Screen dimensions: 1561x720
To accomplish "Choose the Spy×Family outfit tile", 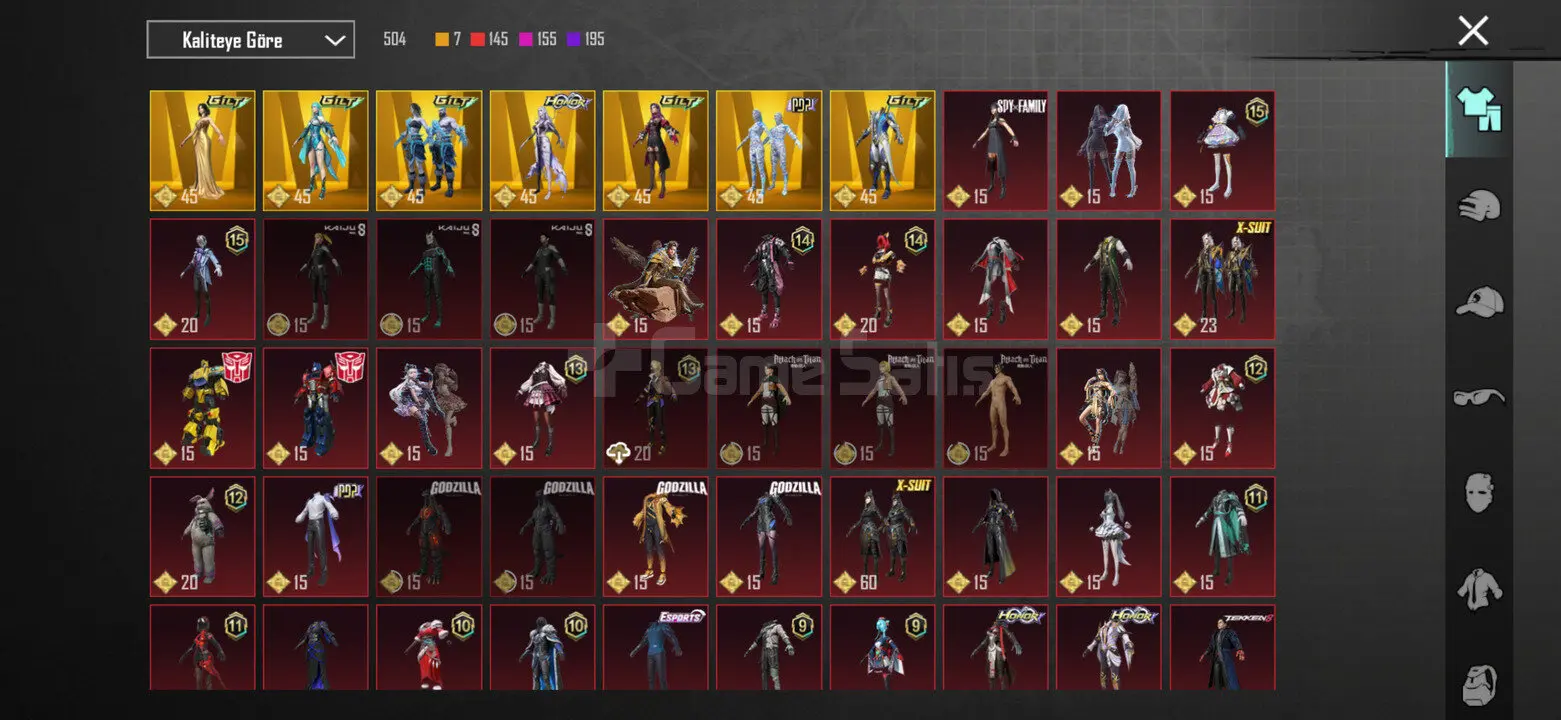I will pos(995,151).
